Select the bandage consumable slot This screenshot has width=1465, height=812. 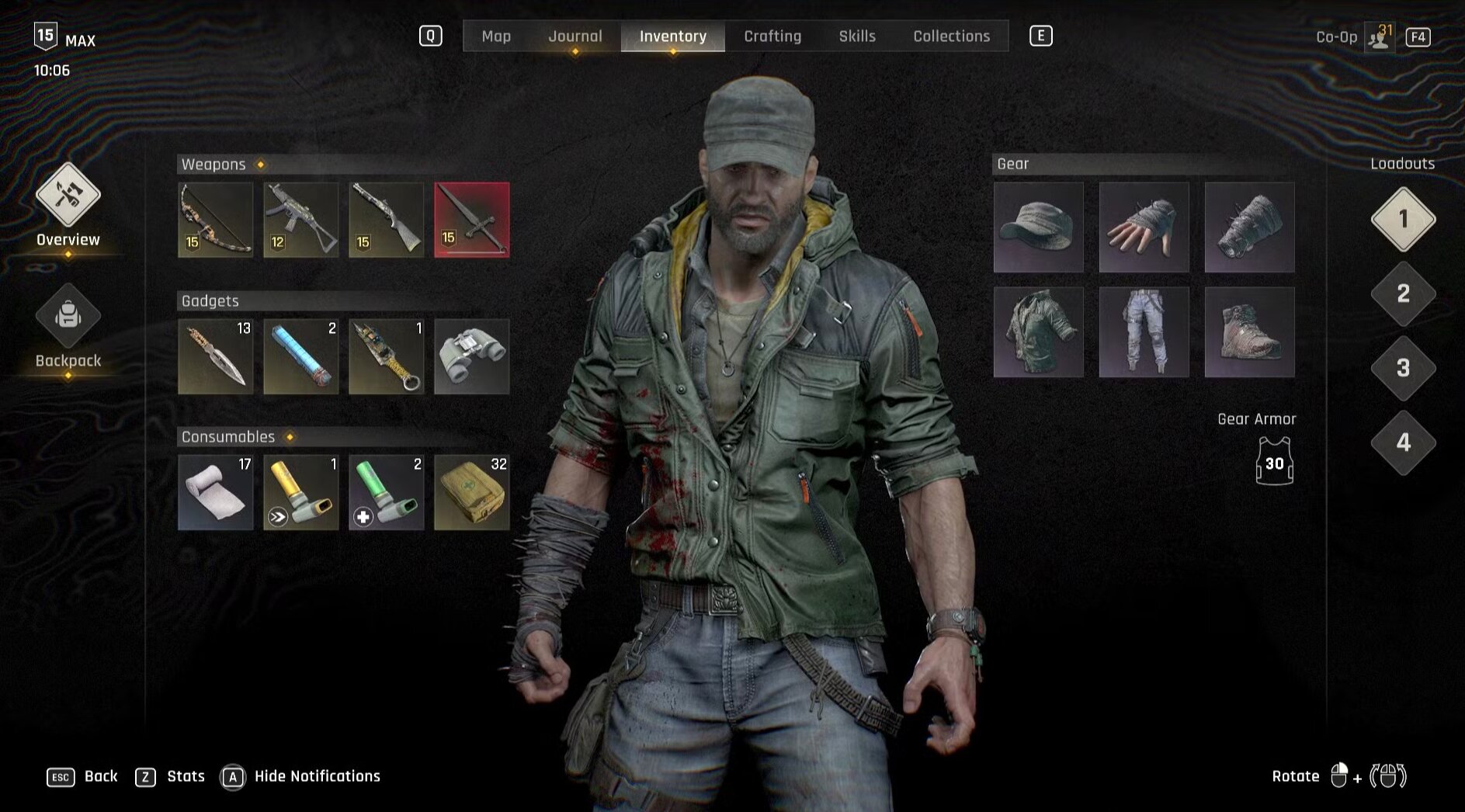(x=216, y=492)
